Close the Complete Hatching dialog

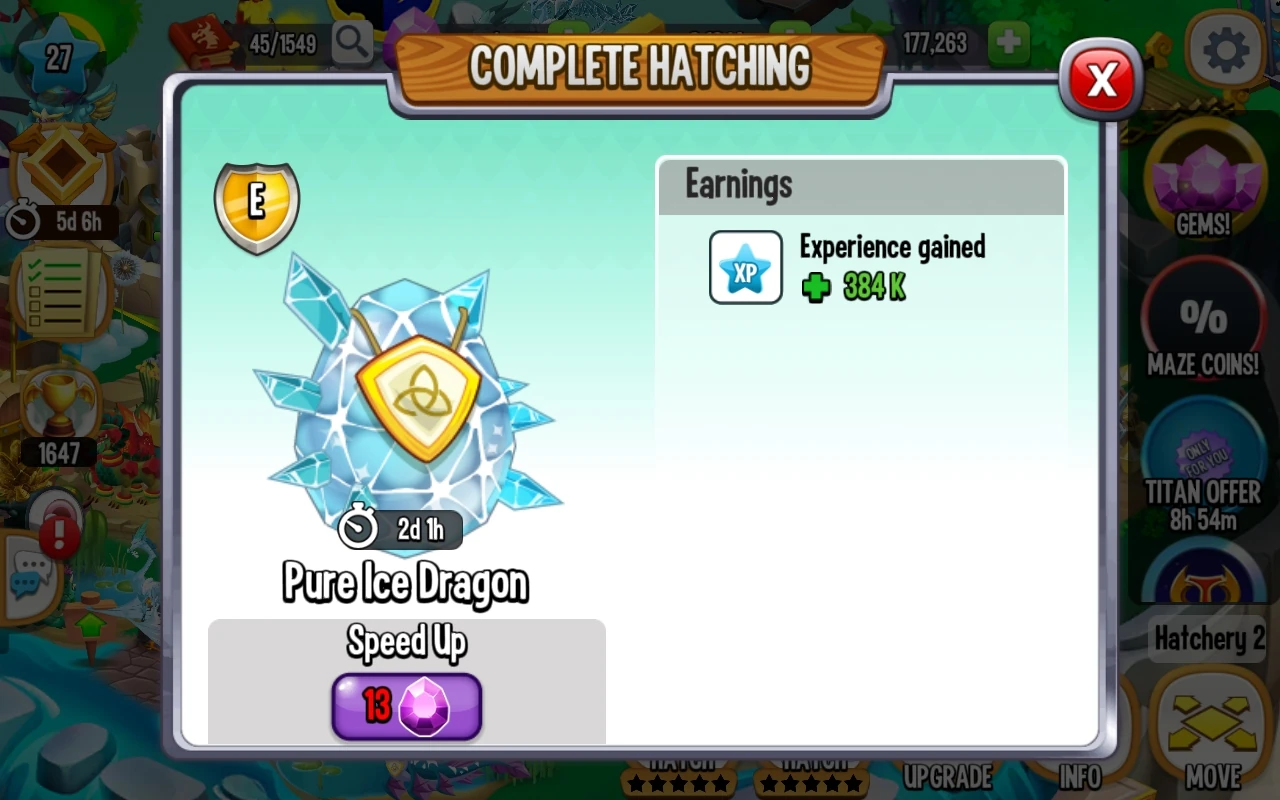pos(1100,80)
